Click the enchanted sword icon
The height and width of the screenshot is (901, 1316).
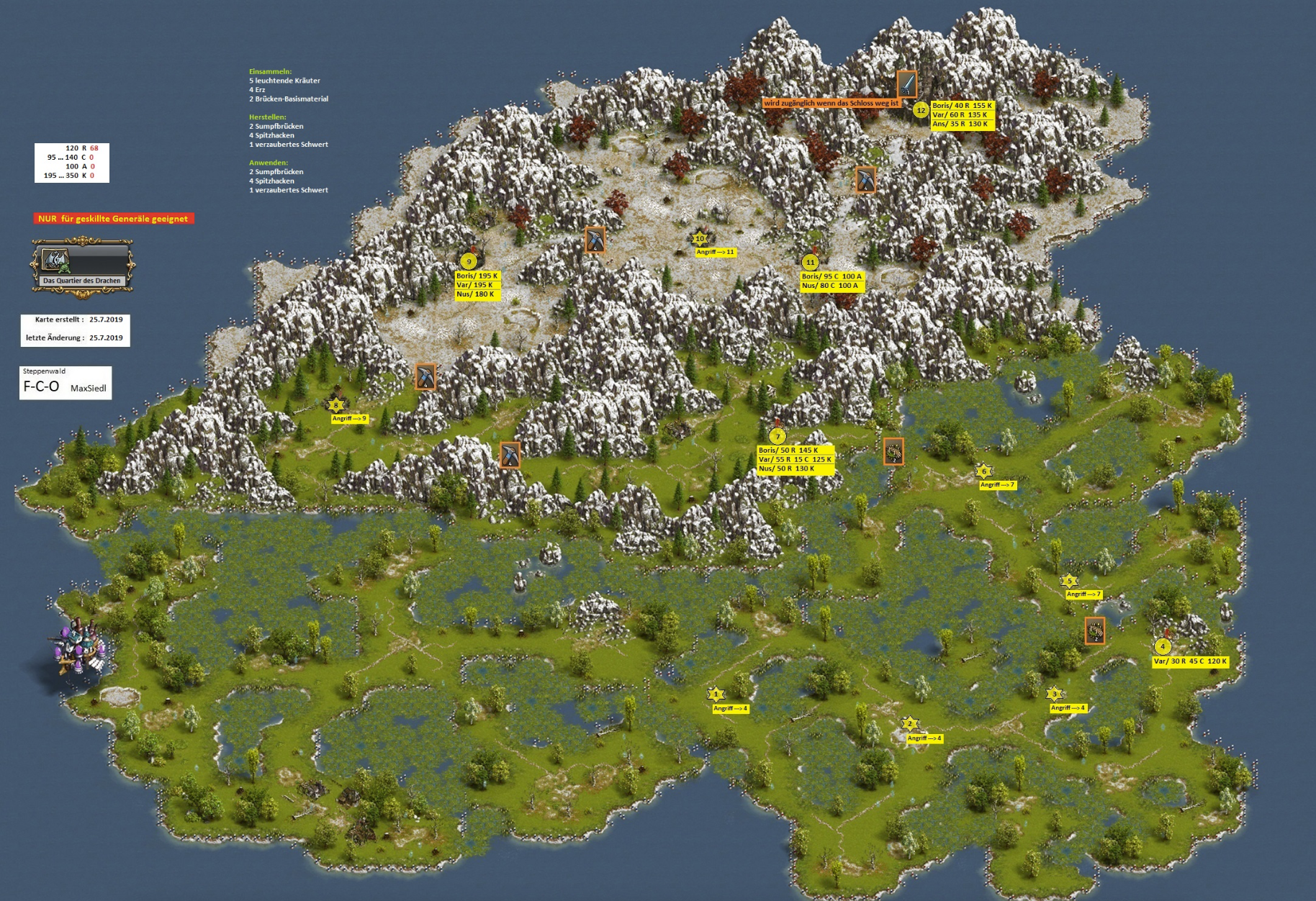click(x=907, y=84)
